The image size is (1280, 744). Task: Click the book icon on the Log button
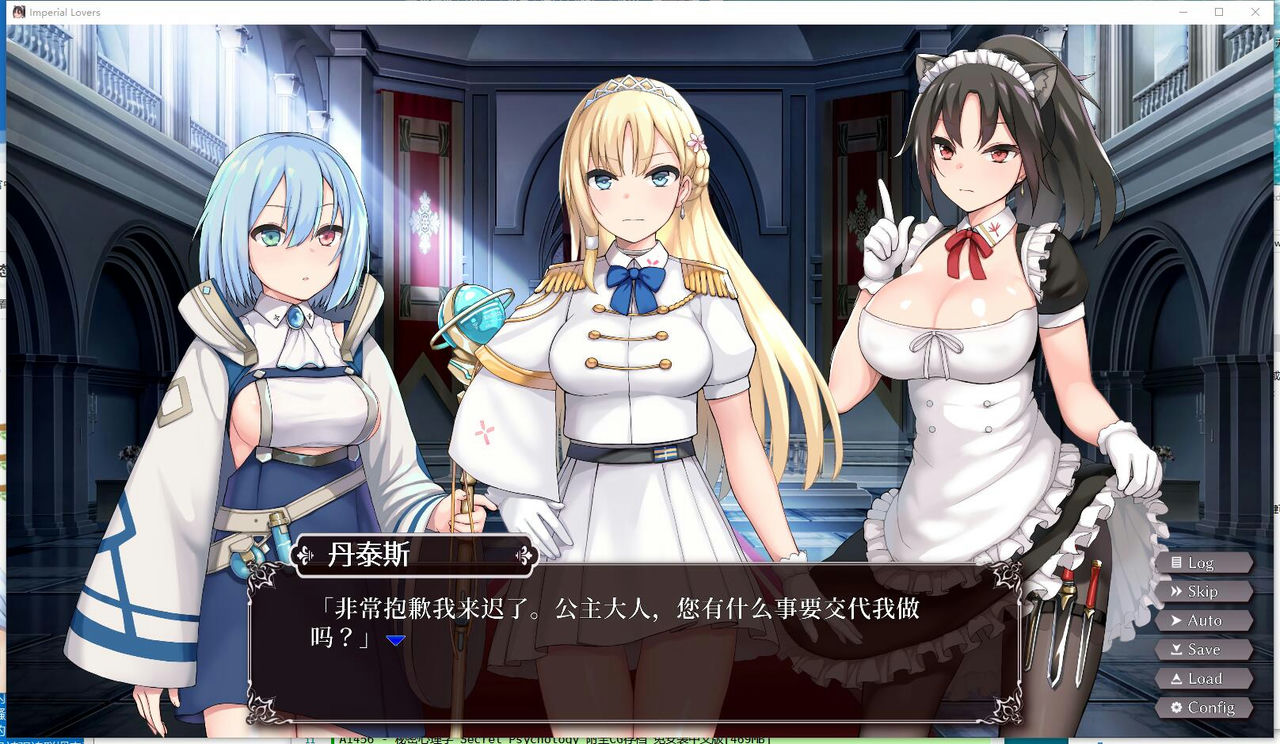1176,563
